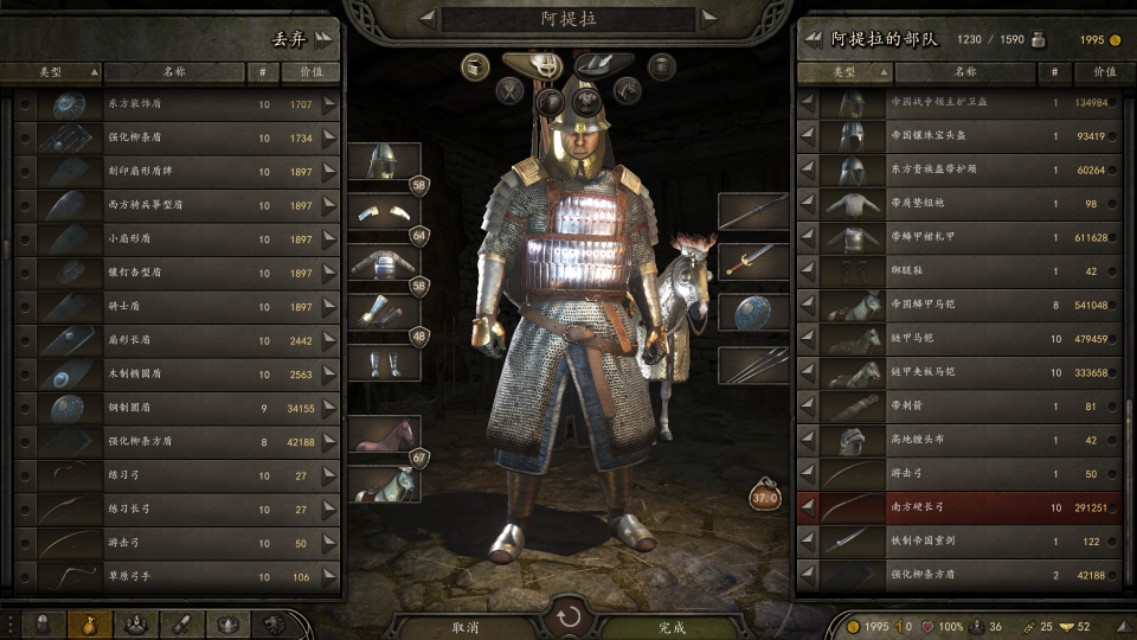Pick the 帝国鳞甲马铠 row in party inventory

pos(960,305)
